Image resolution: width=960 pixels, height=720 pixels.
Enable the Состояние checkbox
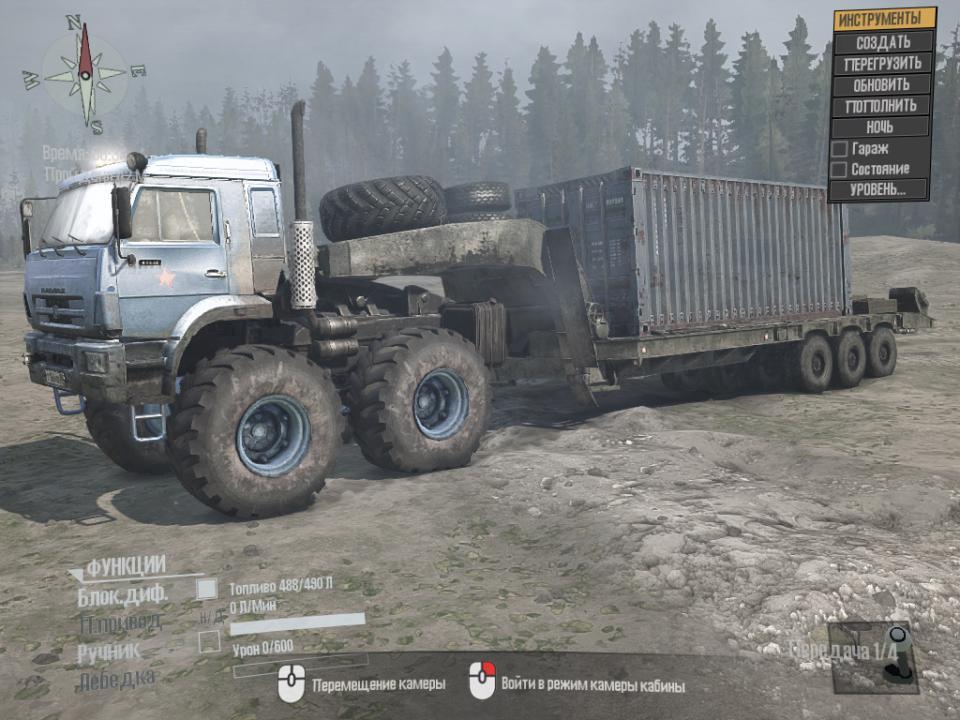[840, 169]
